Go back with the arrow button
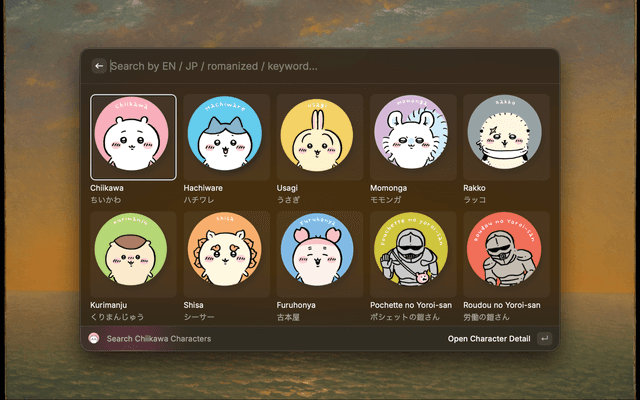640x400 pixels. (99, 66)
